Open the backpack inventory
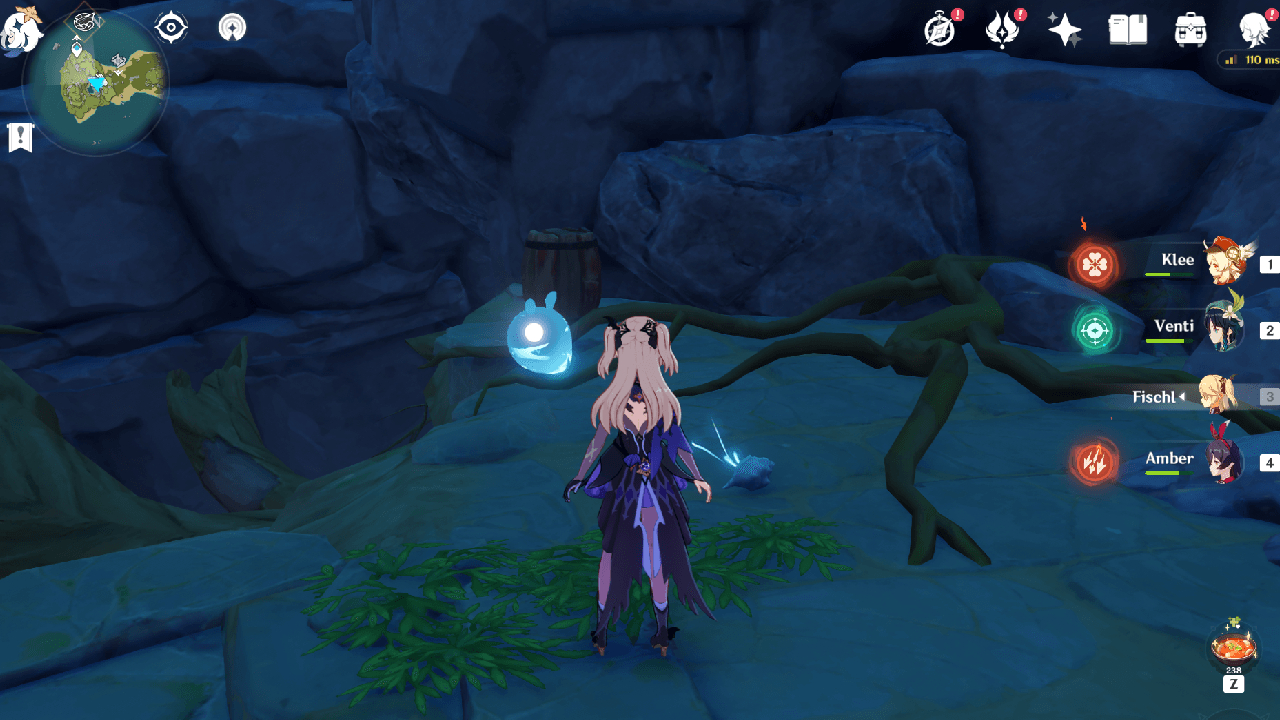This screenshot has width=1280, height=720. (1190, 30)
